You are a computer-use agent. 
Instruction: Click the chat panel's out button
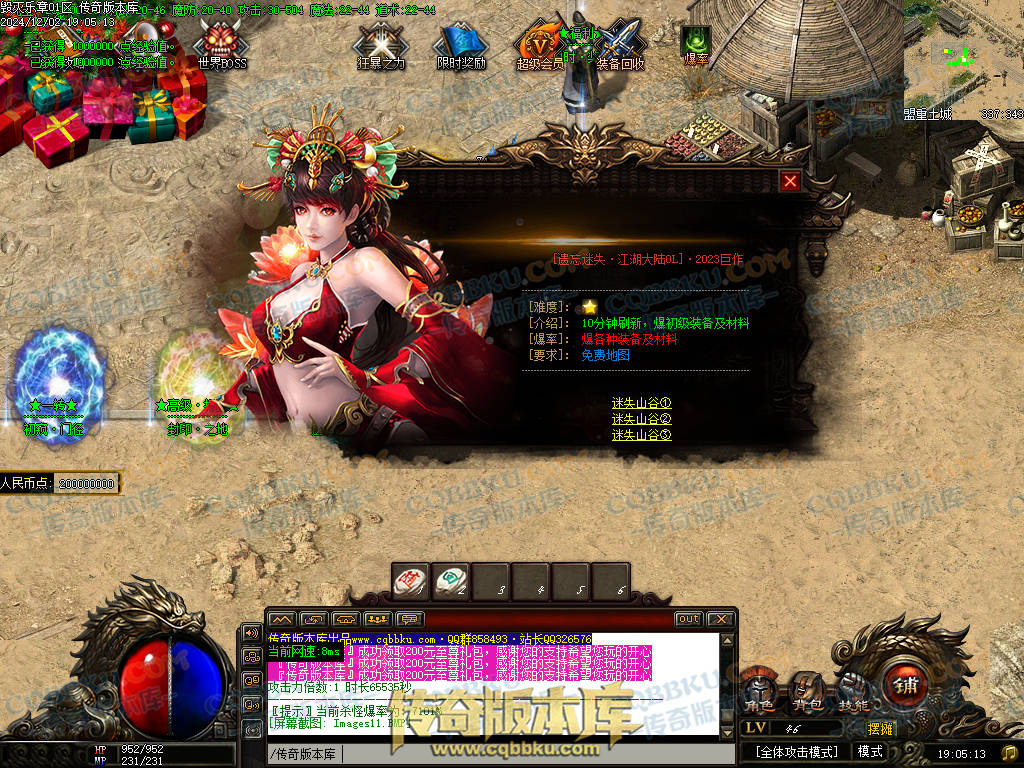pyautogui.click(x=688, y=619)
